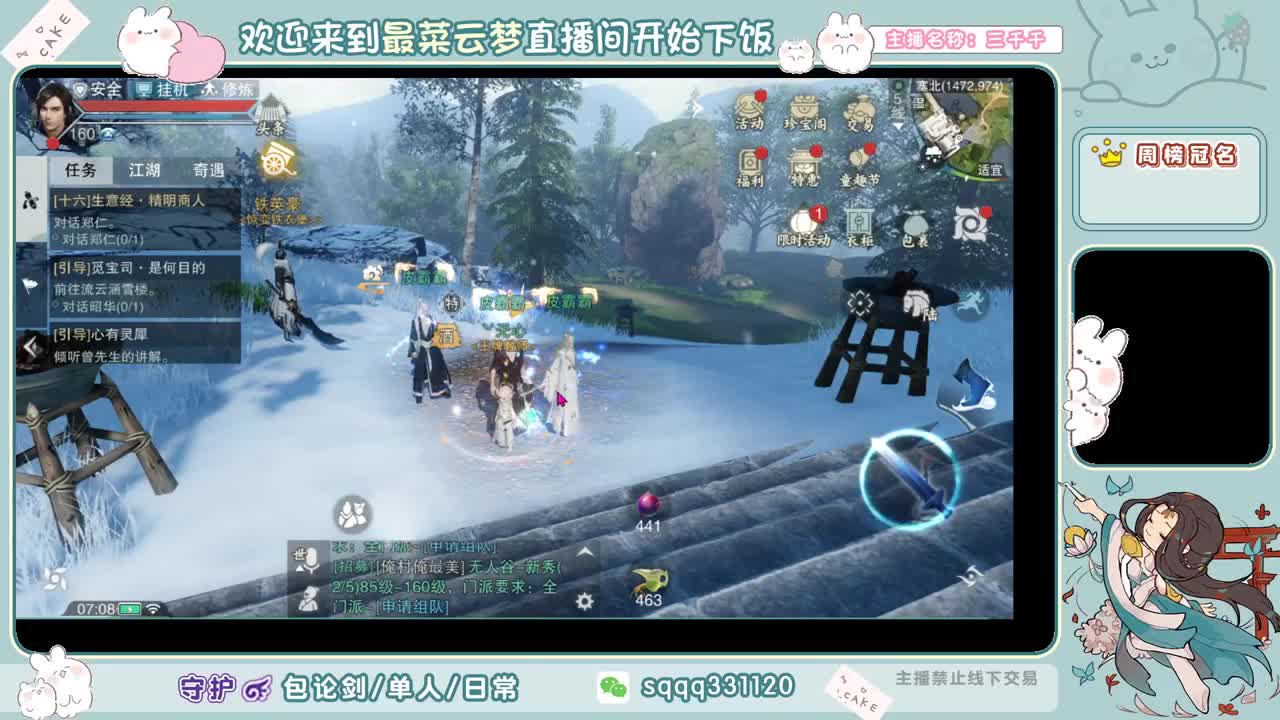
Task: Toggle 挂机 auto-idle mode
Action: pyautogui.click(x=161, y=90)
